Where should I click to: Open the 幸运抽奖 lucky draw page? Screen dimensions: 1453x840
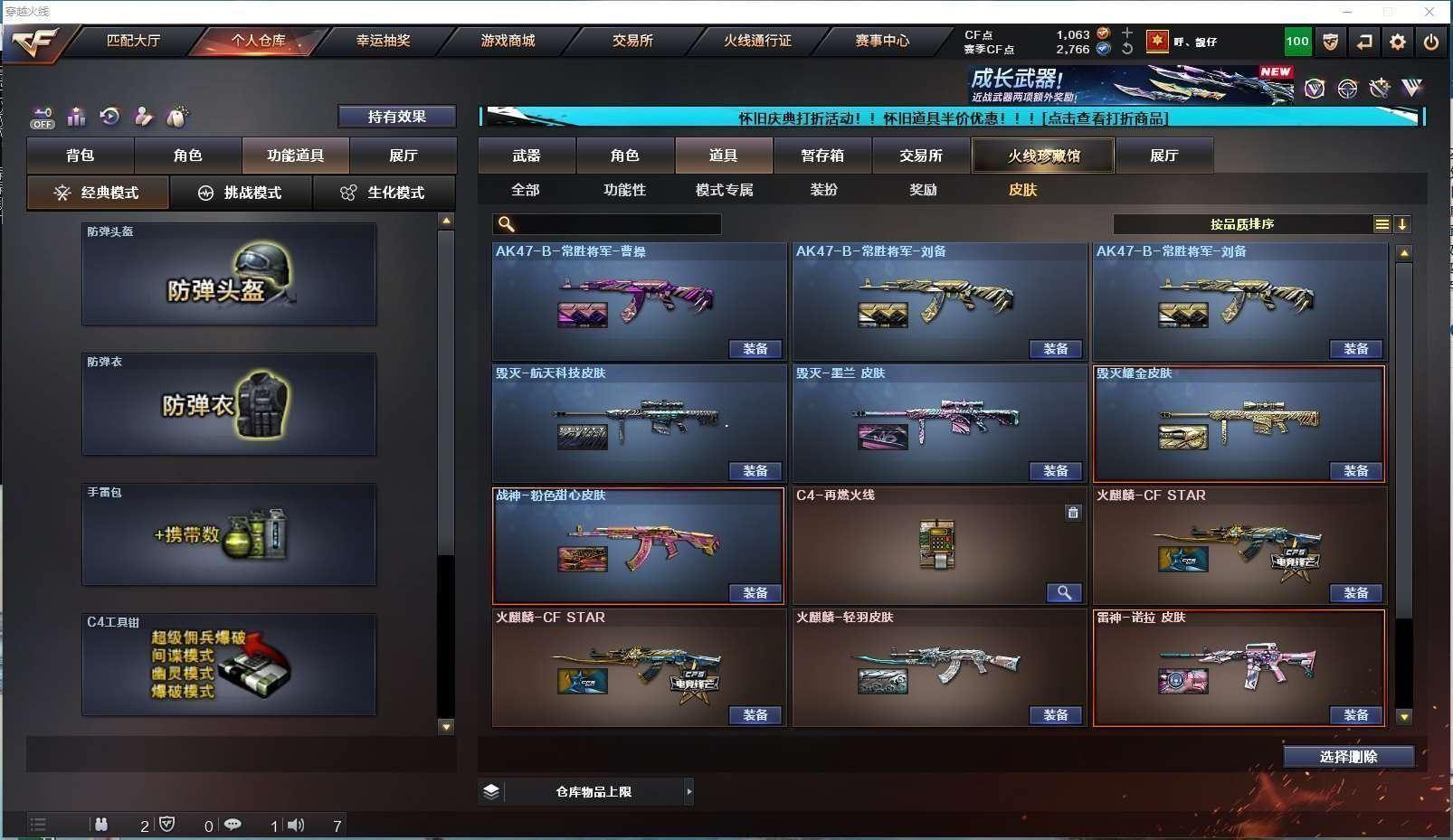tap(383, 41)
